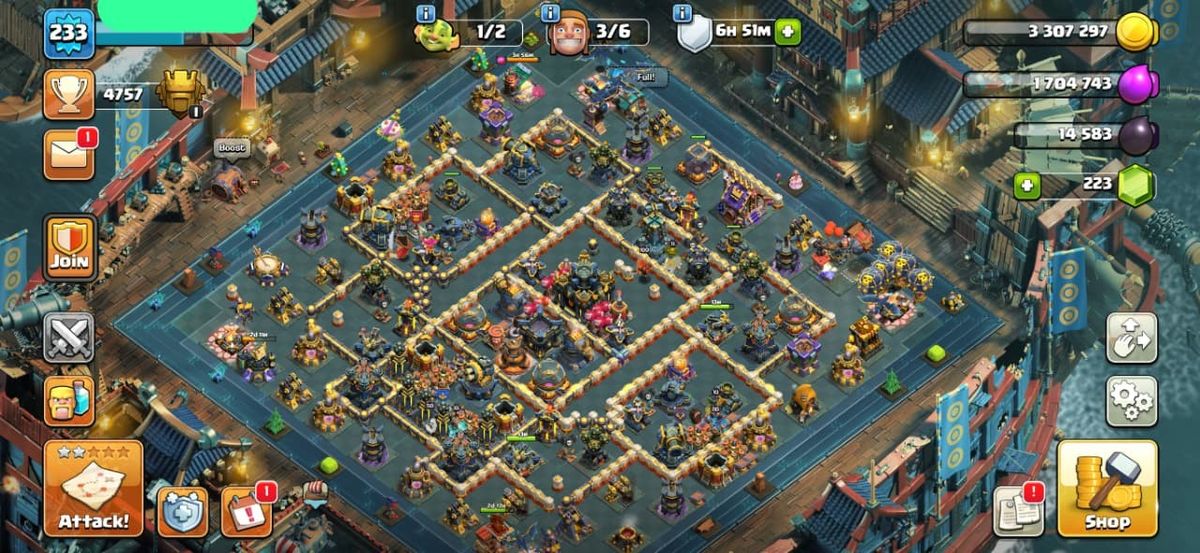Open the Attack! map button
The height and width of the screenshot is (553, 1200).
point(93,489)
